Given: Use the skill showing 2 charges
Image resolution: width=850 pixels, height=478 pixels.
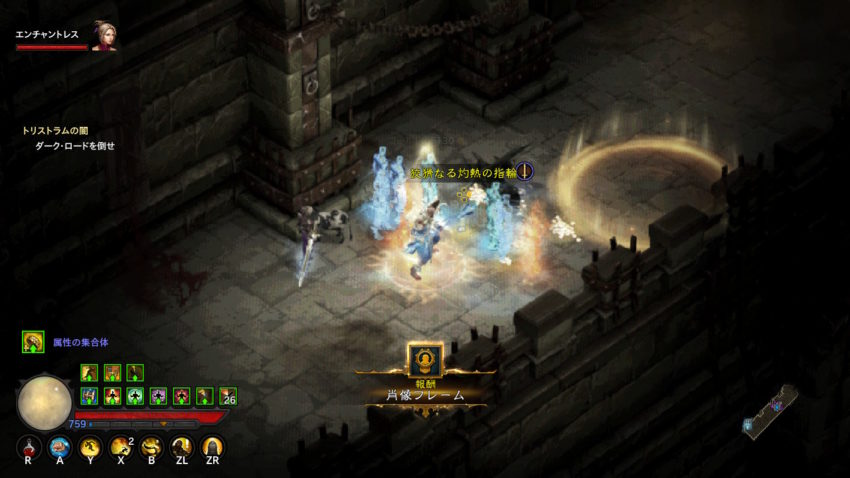Looking at the screenshot, I should [x=122, y=448].
